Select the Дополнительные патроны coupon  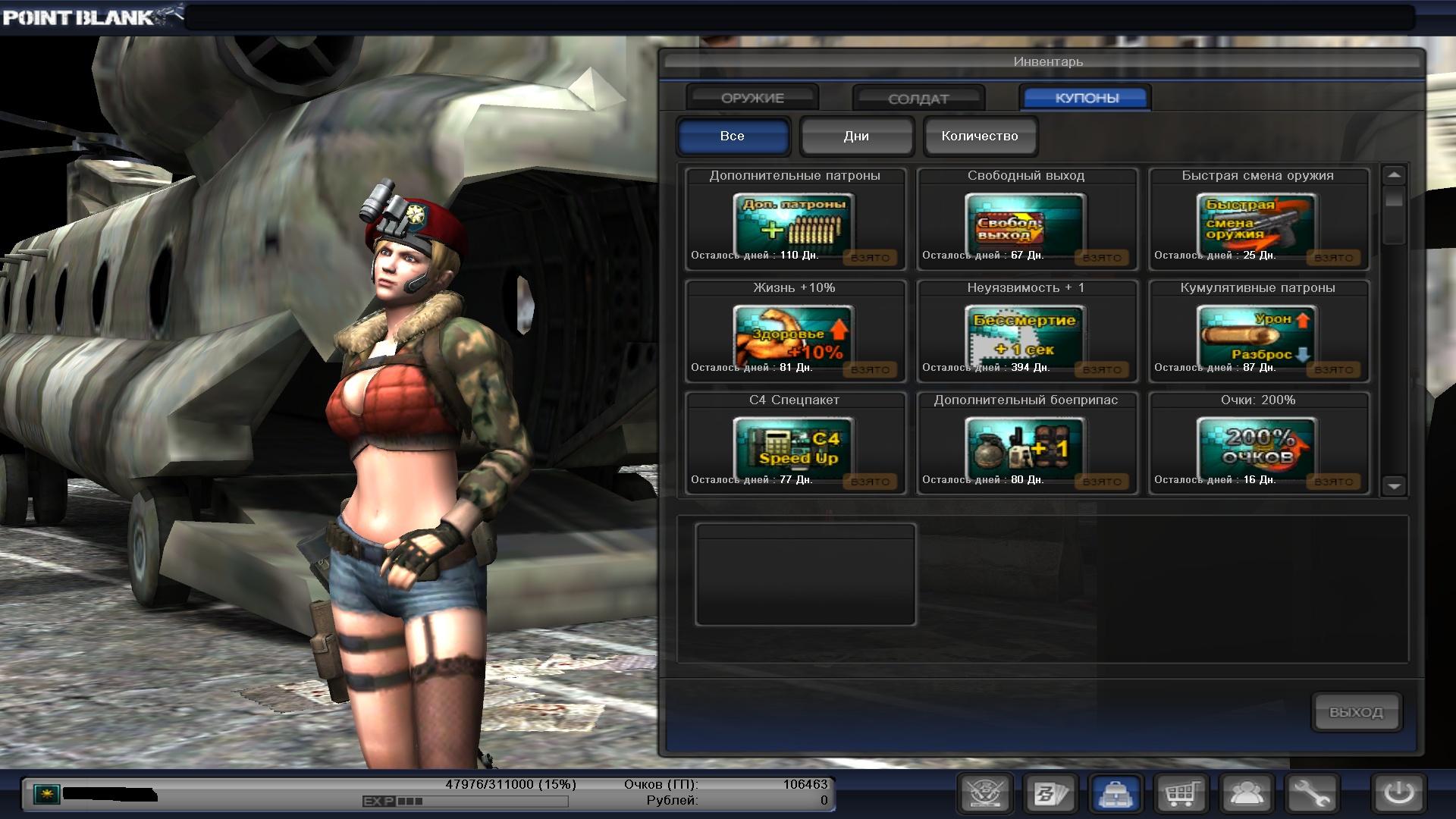coord(795,220)
